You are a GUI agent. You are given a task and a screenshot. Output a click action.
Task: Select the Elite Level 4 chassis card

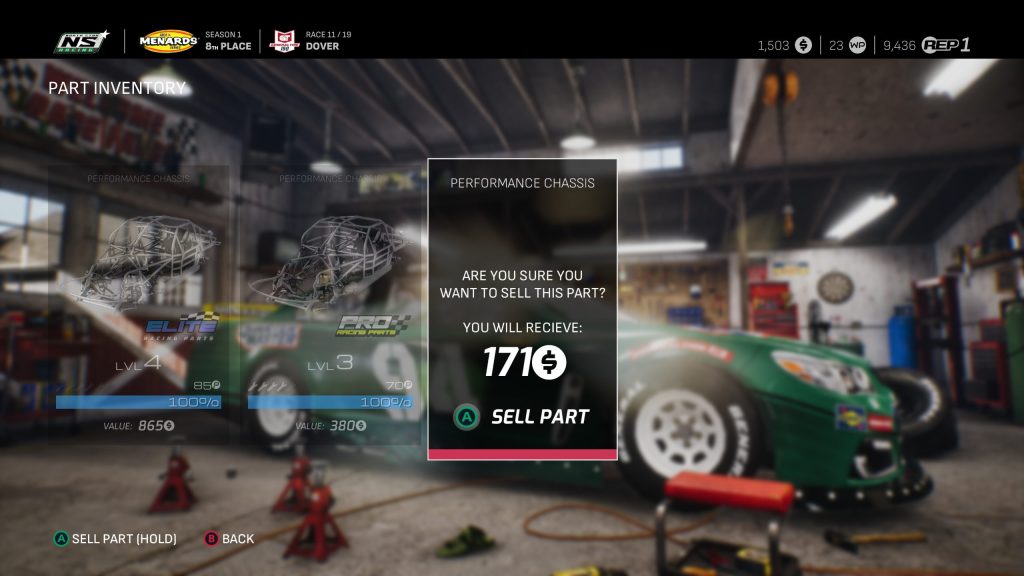tap(139, 300)
